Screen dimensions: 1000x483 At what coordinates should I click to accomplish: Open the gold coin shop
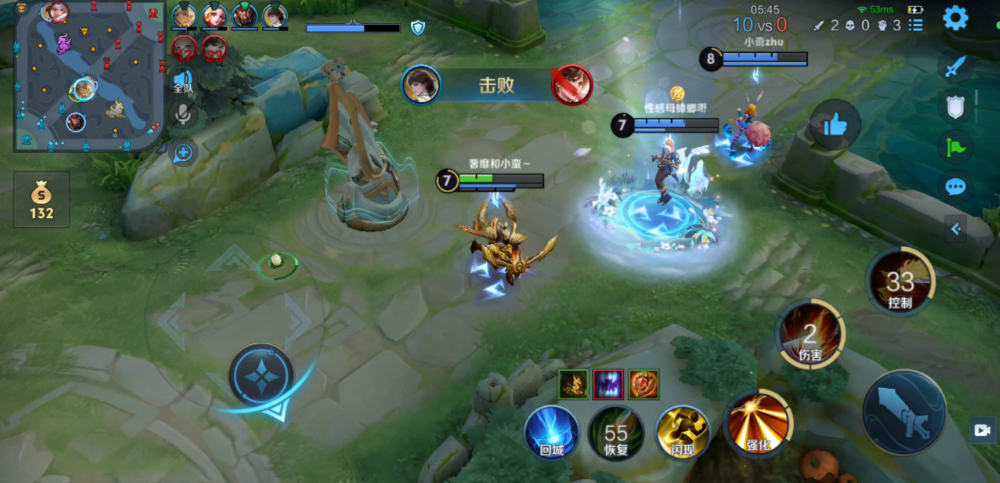point(41,198)
